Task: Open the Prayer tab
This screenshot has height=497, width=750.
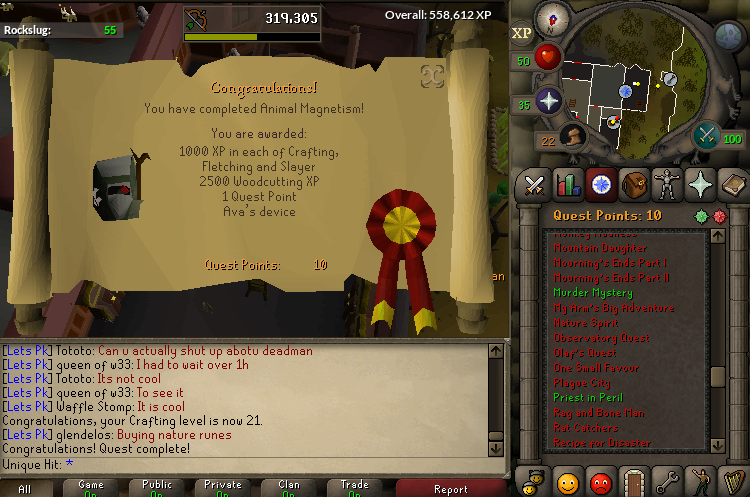Action: click(x=700, y=185)
